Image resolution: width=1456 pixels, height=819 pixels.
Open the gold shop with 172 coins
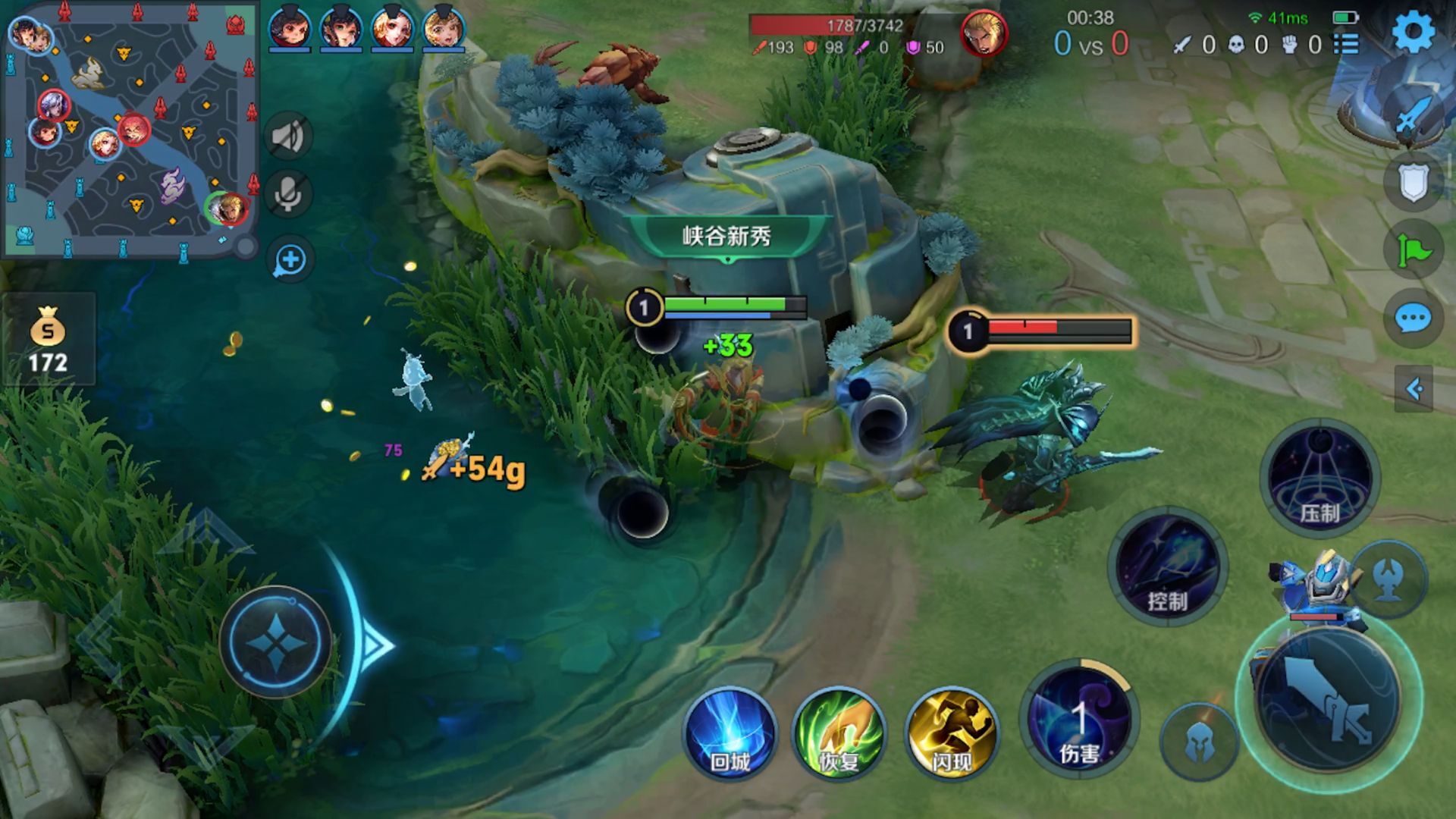(48, 340)
